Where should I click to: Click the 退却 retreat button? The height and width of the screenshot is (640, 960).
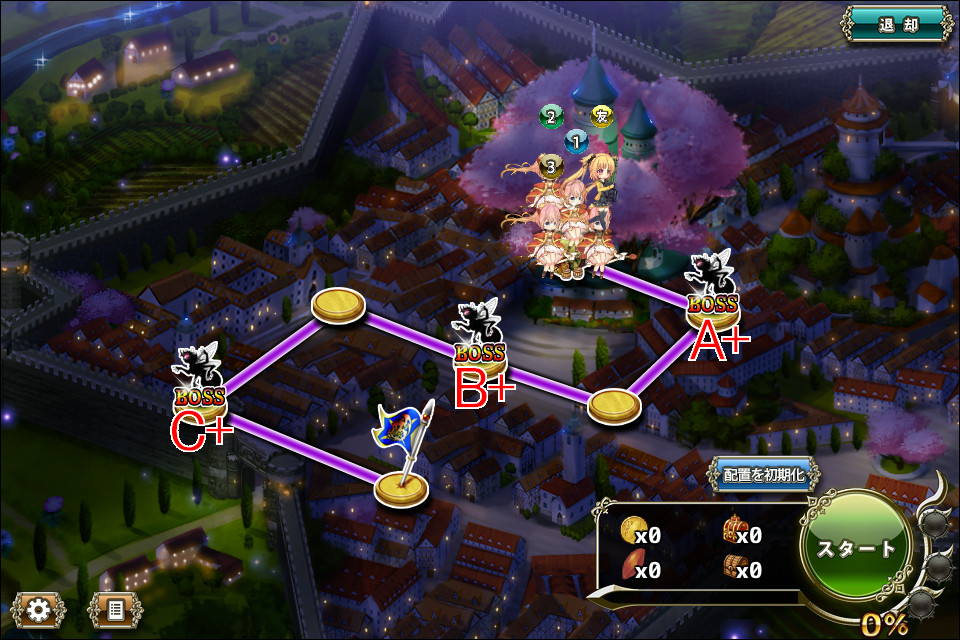coord(896,23)
